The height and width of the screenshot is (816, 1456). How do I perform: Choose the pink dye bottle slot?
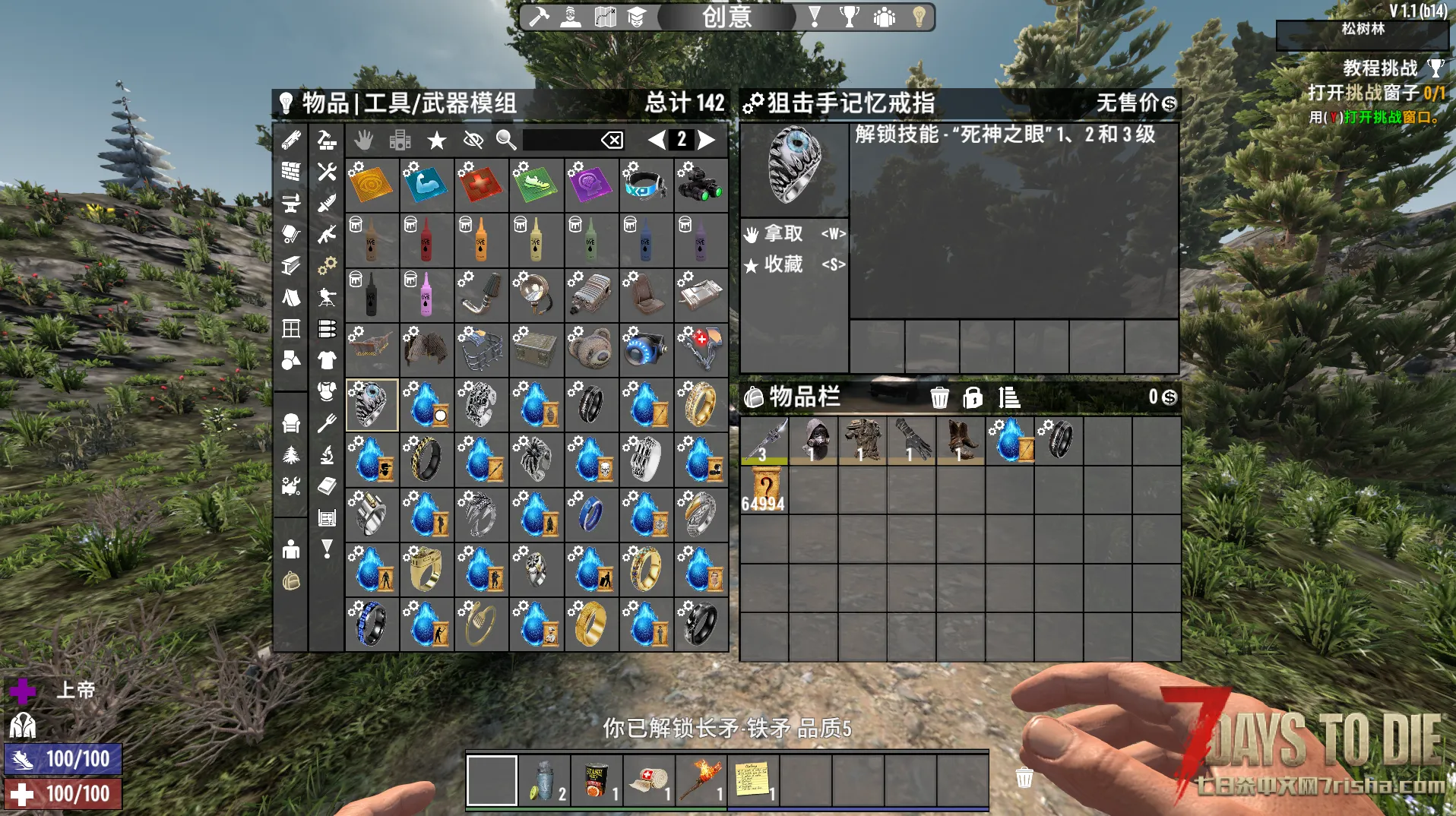click(x=426, y=294)
